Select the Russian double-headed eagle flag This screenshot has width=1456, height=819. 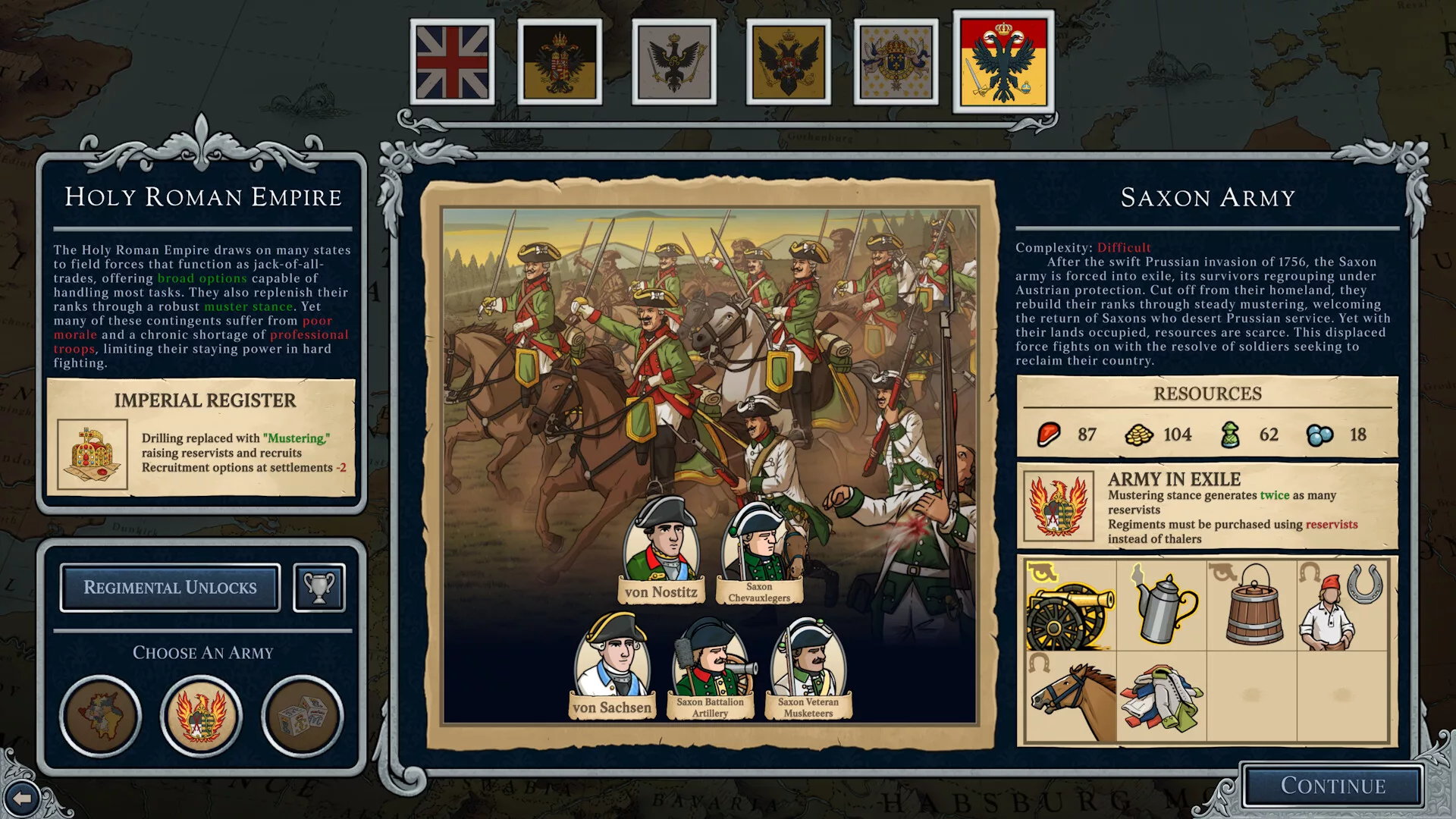(788, 61)
